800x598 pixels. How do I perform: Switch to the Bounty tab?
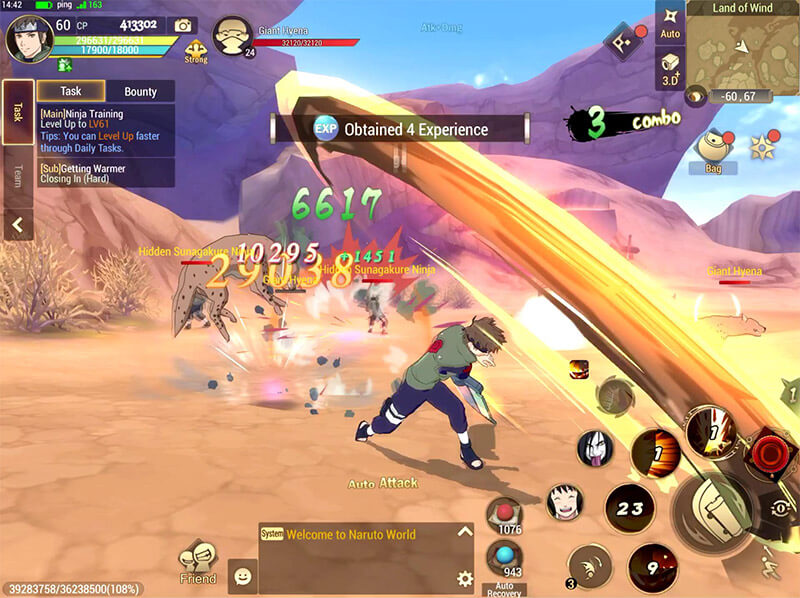coord(140,91)
